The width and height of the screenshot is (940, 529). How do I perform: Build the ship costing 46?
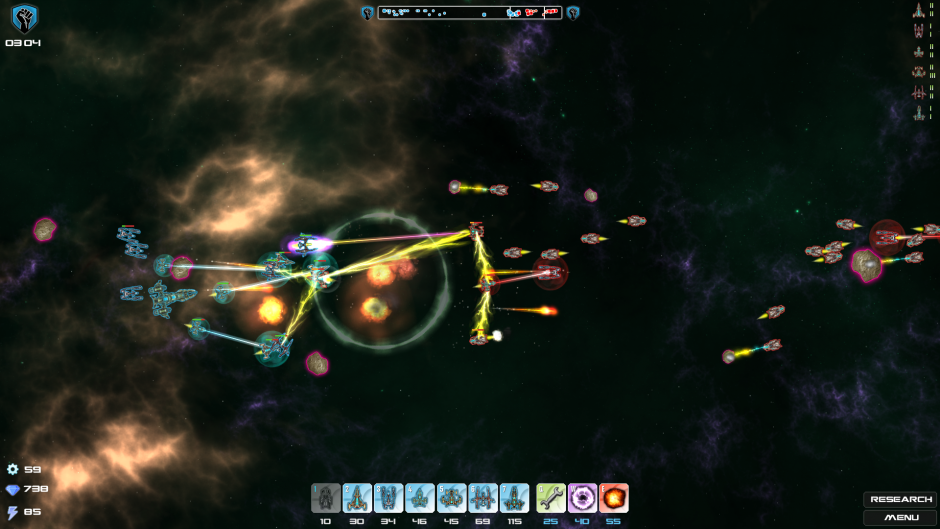(420, 498)
